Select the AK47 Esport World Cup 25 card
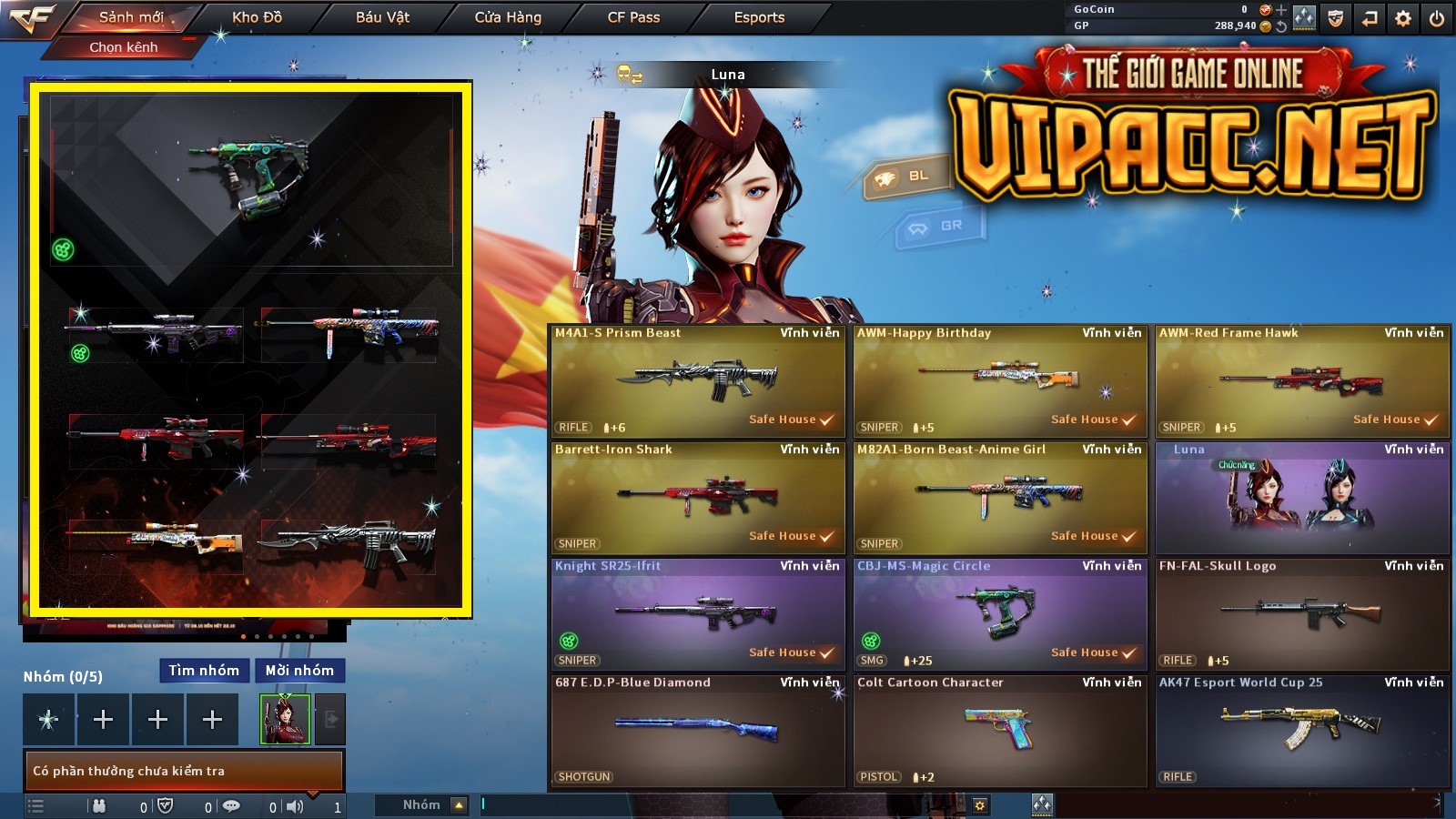The width and height of the screenshot is (1456, 819). pos(1302,731)
